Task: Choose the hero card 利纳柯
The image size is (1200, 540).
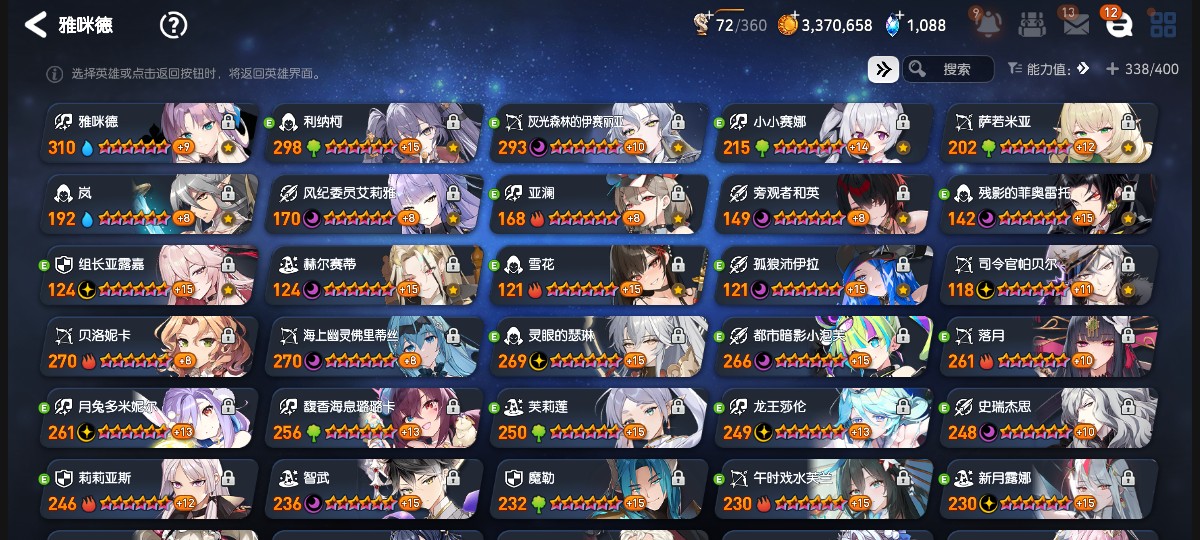Action: [375, 133]
